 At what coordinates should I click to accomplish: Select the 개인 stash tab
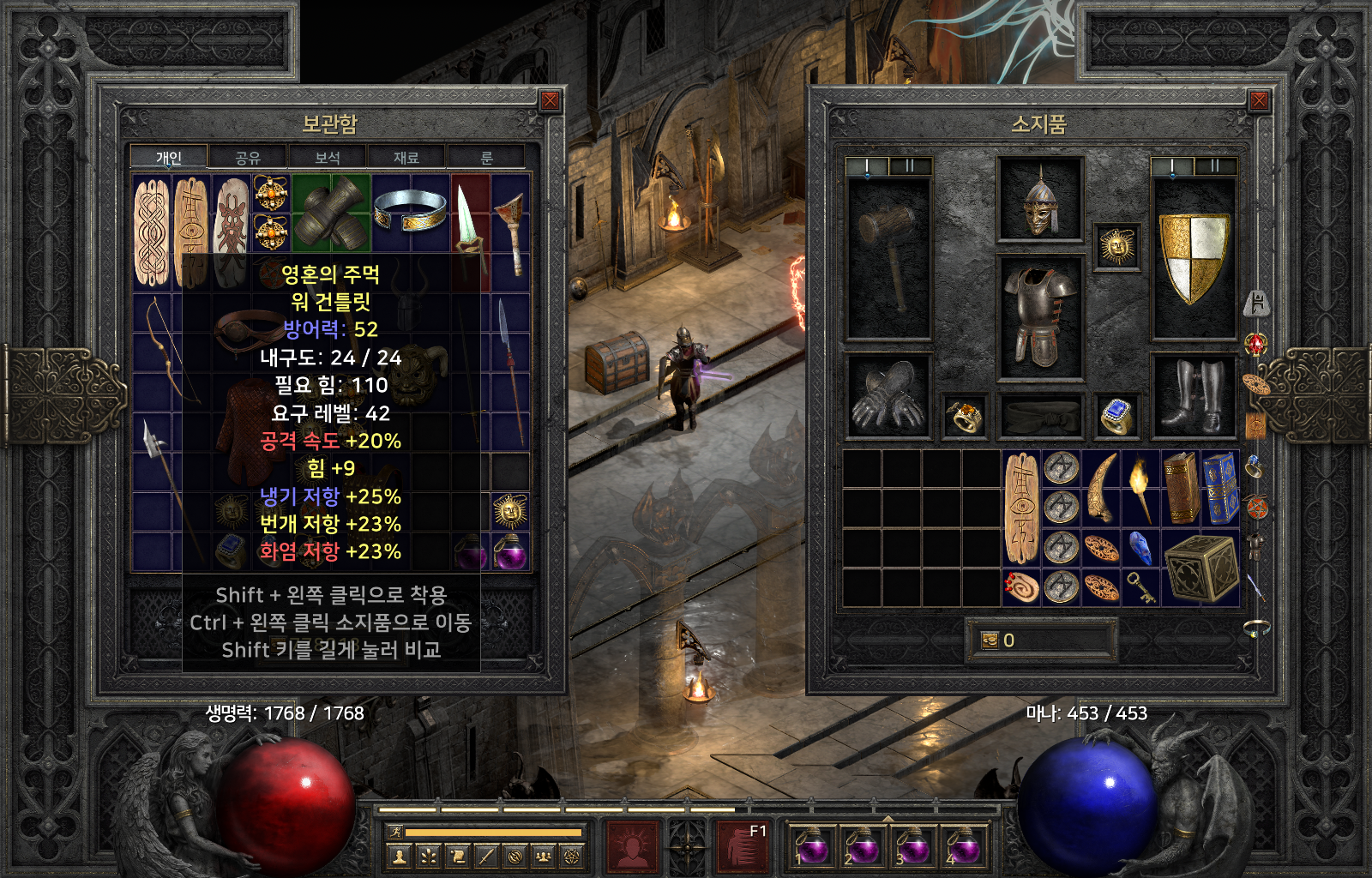point(169,158)
